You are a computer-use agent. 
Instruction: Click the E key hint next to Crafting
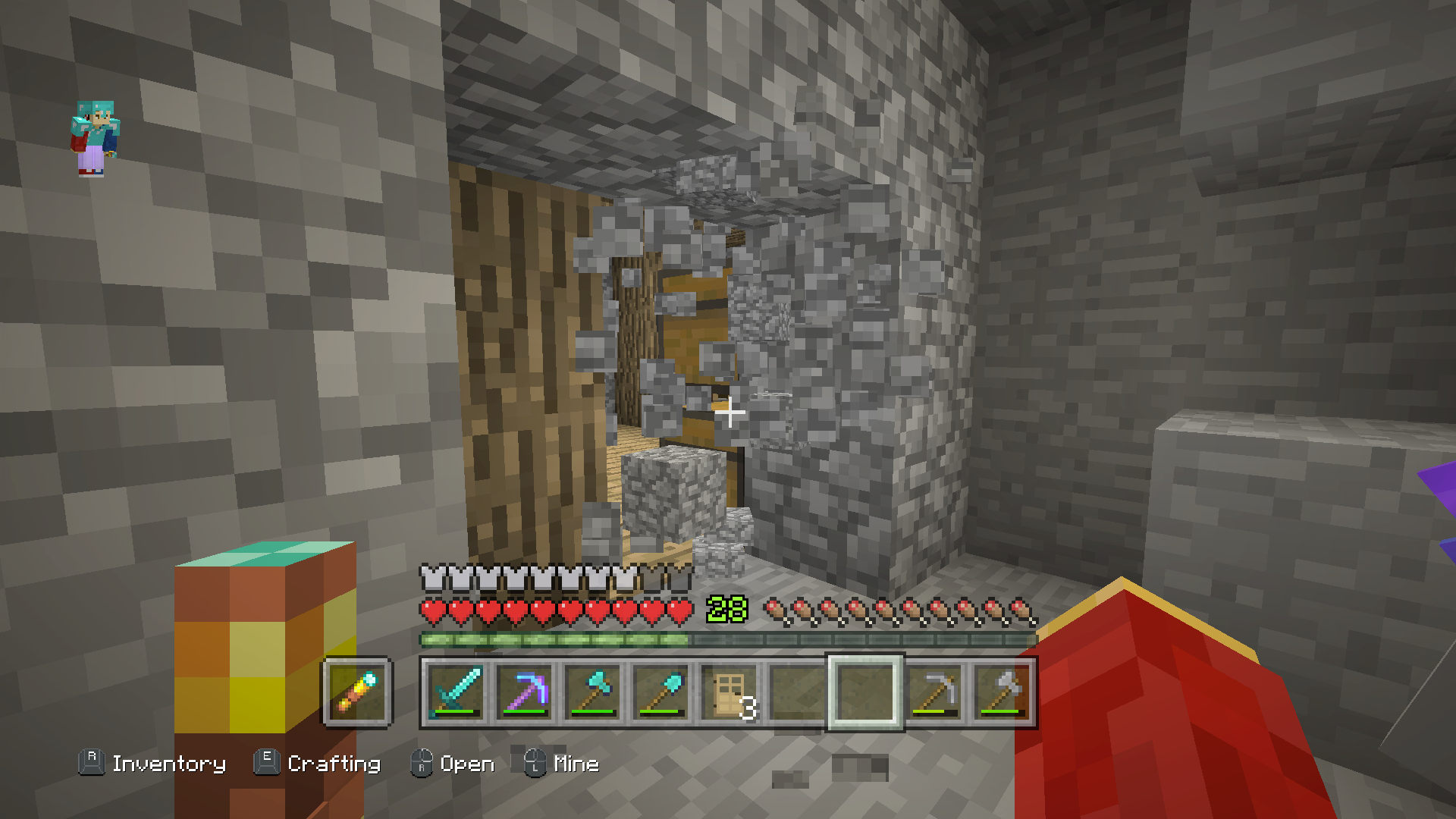(266, 763)
